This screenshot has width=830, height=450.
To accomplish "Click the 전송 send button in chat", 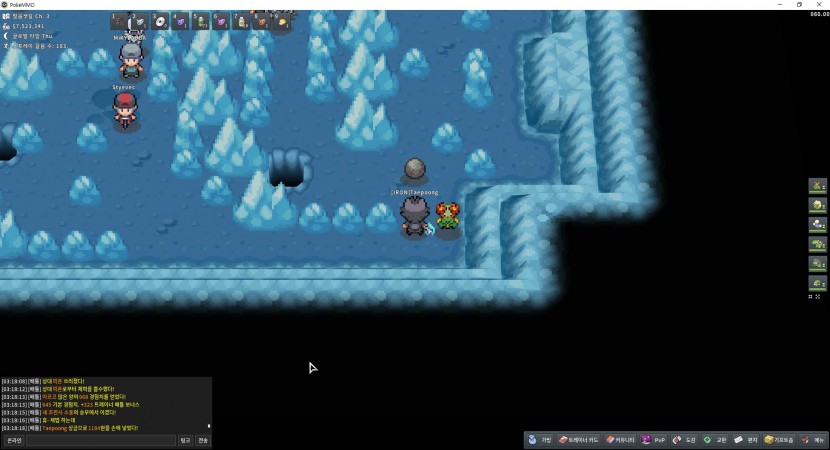I will [203, 440].
